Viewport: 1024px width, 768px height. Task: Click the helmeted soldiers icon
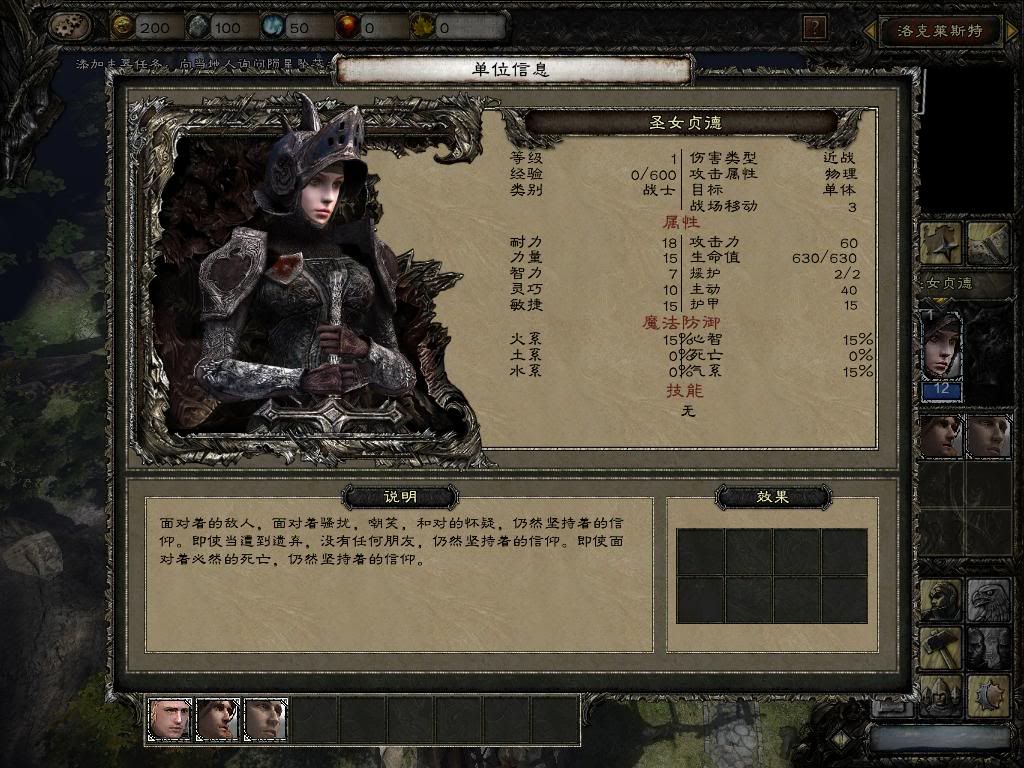(941, 694)
